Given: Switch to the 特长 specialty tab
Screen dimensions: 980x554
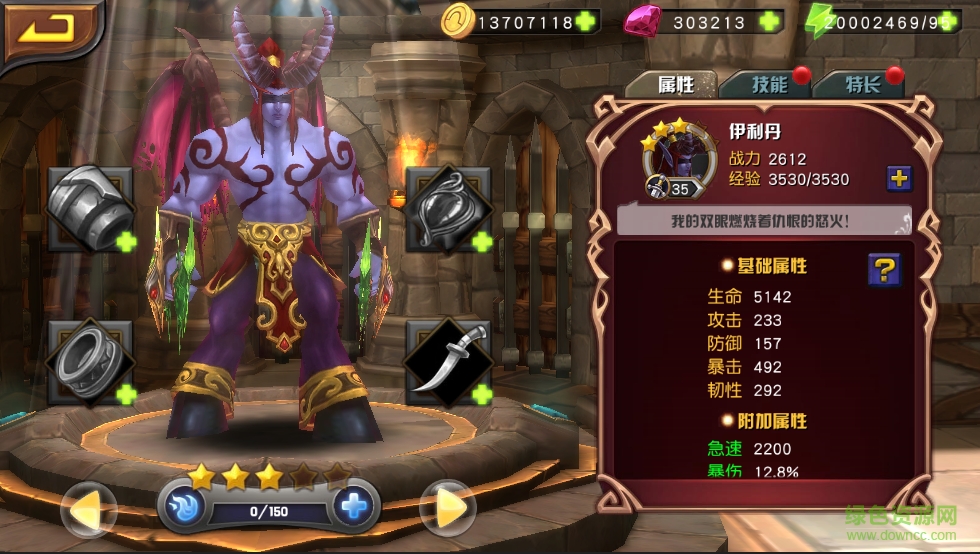Looking at the screenshot, I should click(862, 84).
